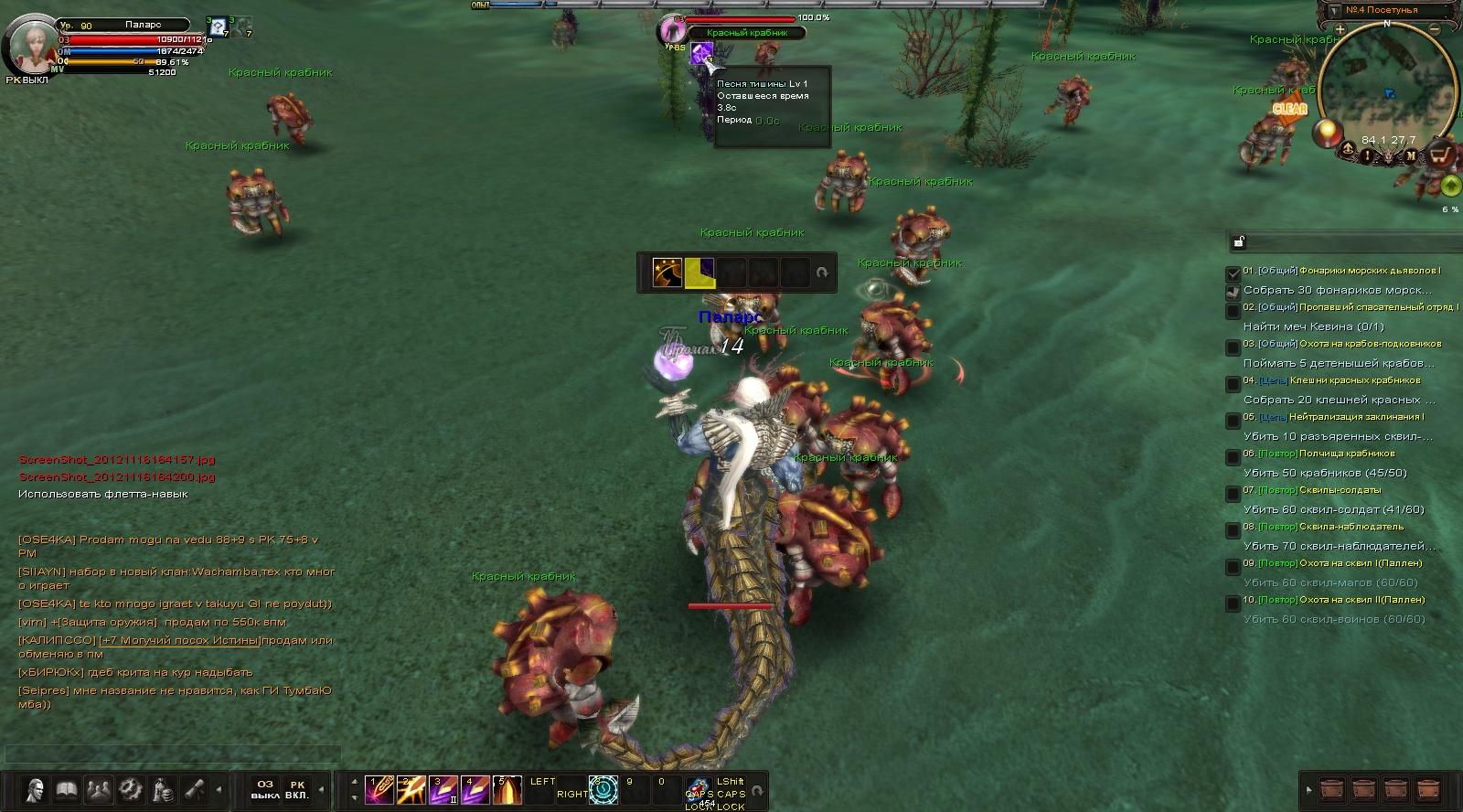Activate the round clock skill in slot 8

(603, 789)
